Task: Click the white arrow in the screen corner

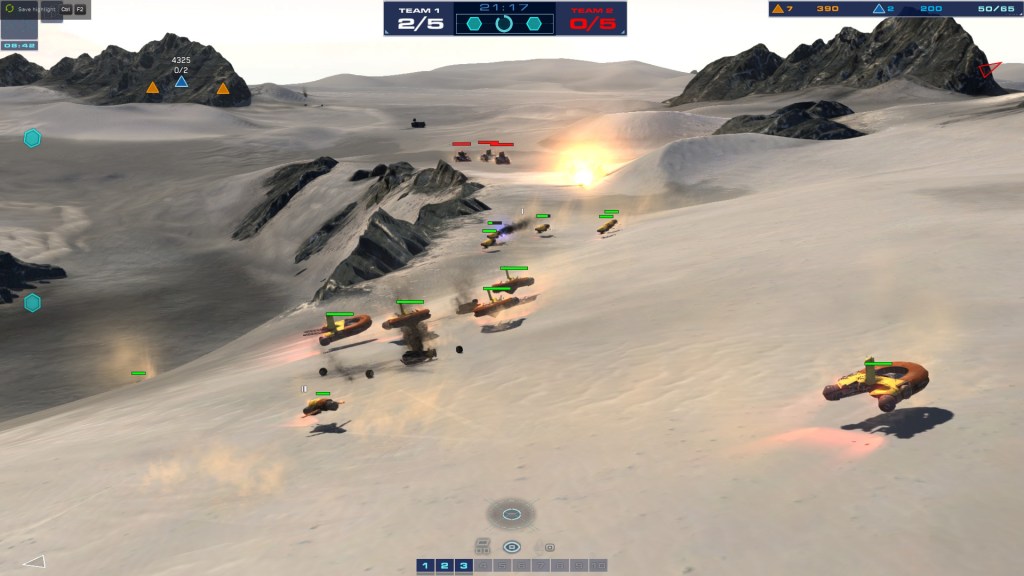Action: point(34,561)
